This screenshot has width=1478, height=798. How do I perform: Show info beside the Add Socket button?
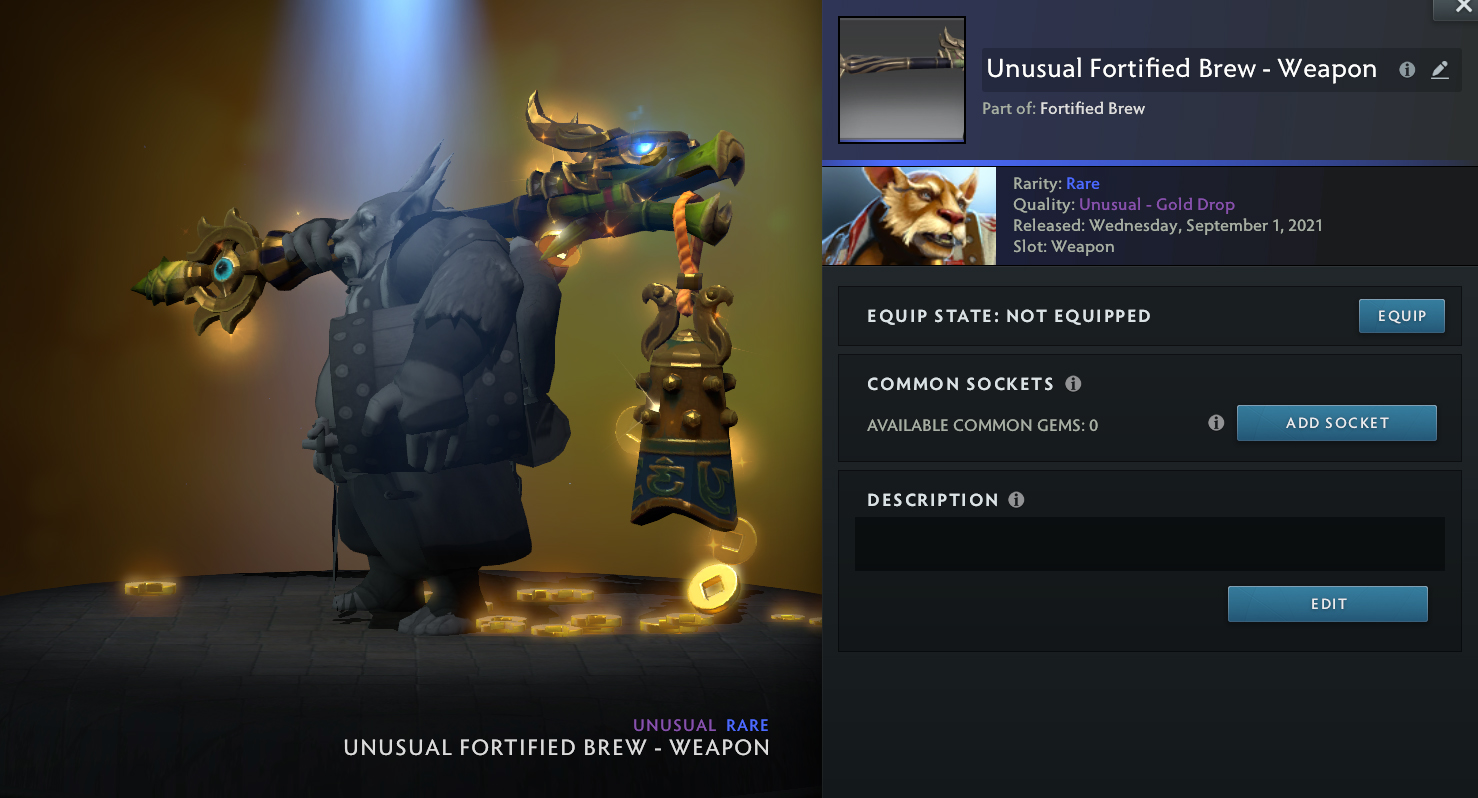1216,423
